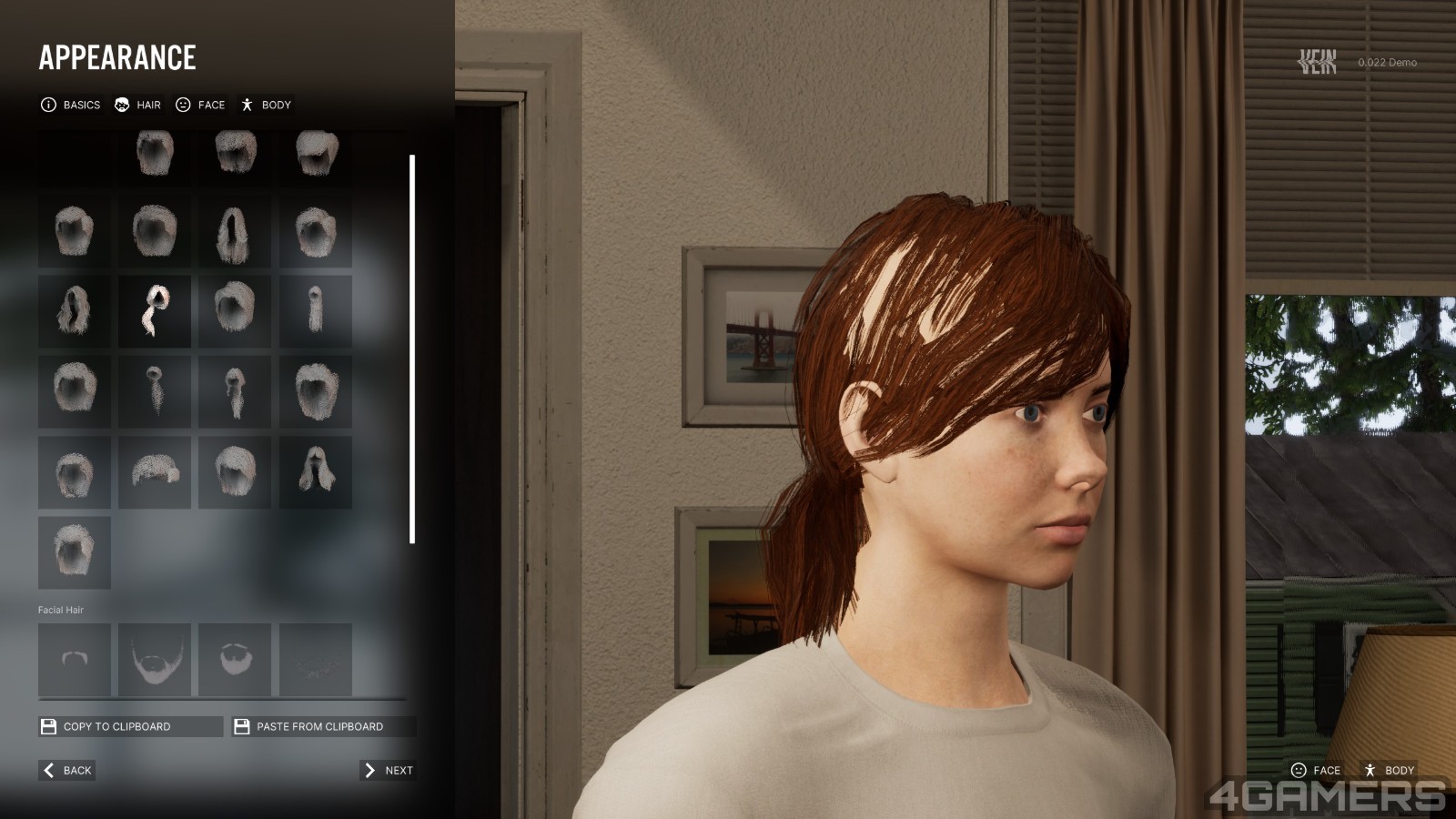Screen dimensions: 1456x819
Task: Switch to the Face tab in the Appearance header
Action: pos(200,105)
